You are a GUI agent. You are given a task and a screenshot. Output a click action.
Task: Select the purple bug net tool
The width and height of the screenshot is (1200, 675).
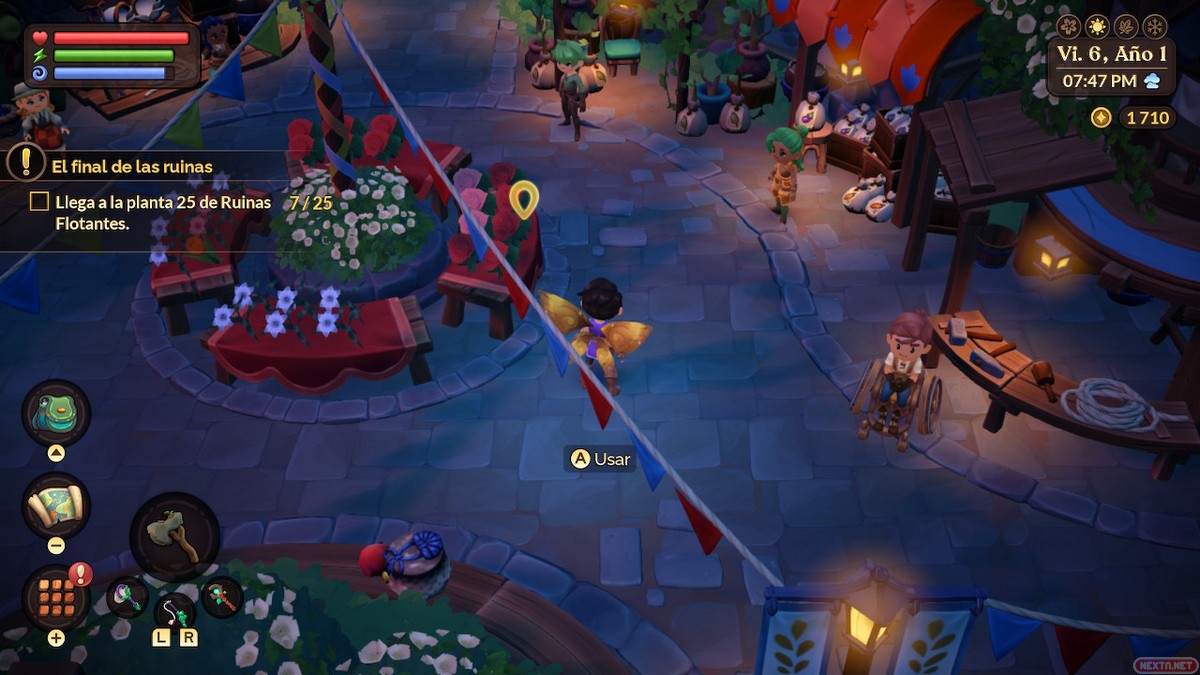(129, 598)
